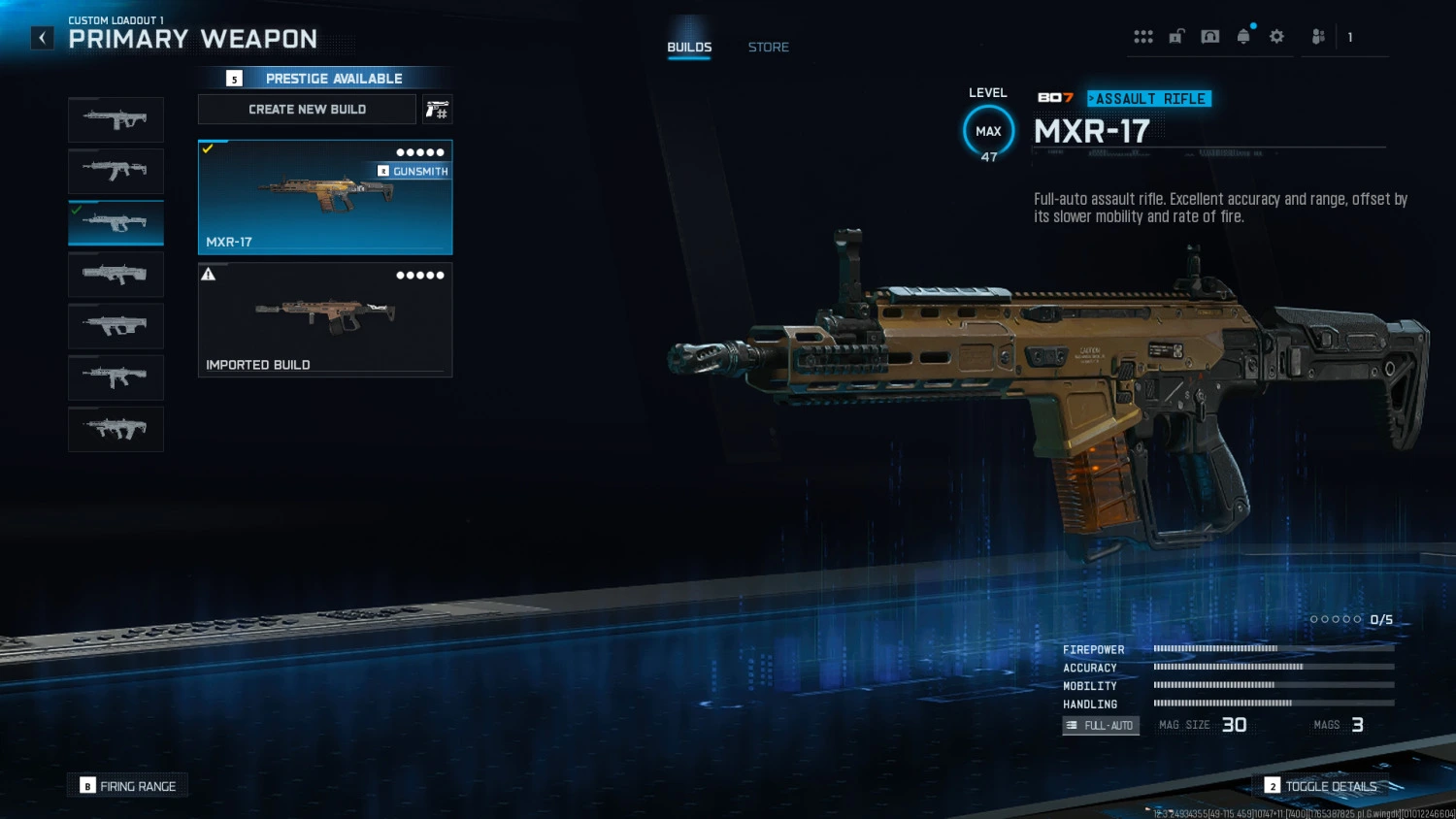Select the pistol icon next to Create New Build

[x=436, y=109]
